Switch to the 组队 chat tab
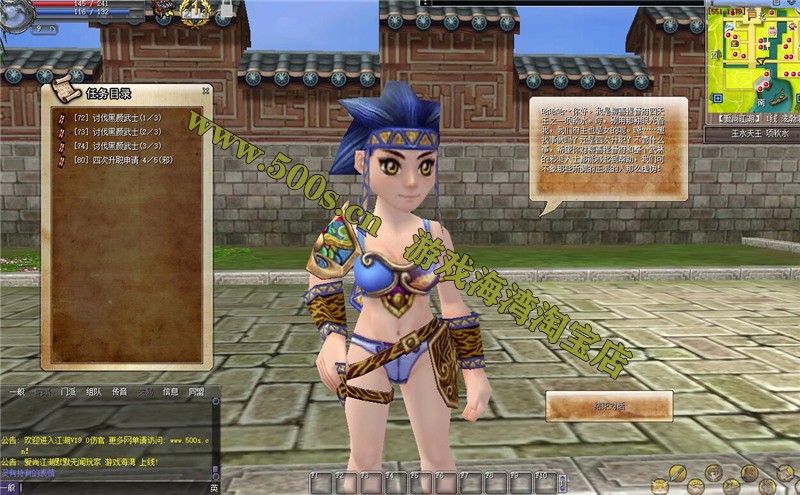The image size is (800, 495). (x=93, y=392)
